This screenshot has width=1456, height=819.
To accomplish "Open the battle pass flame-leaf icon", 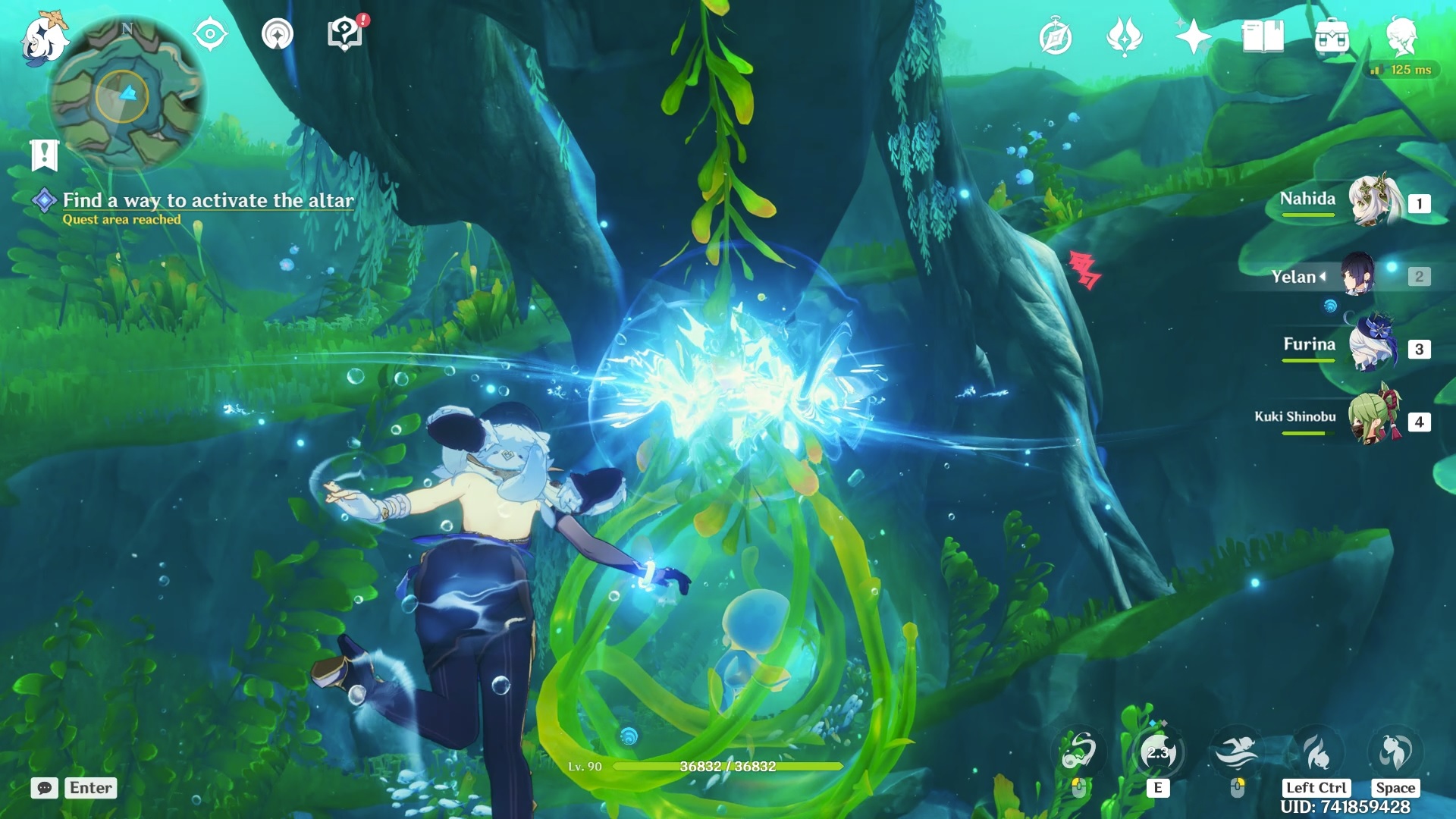I will [1124, 36].
